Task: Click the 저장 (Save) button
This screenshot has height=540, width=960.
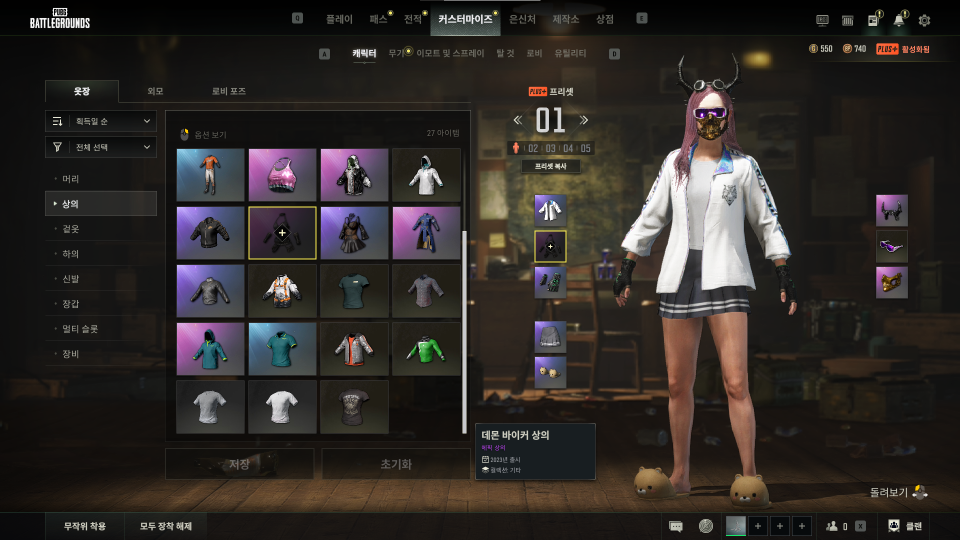Action: pyautogui.click(x=239, y=464)
